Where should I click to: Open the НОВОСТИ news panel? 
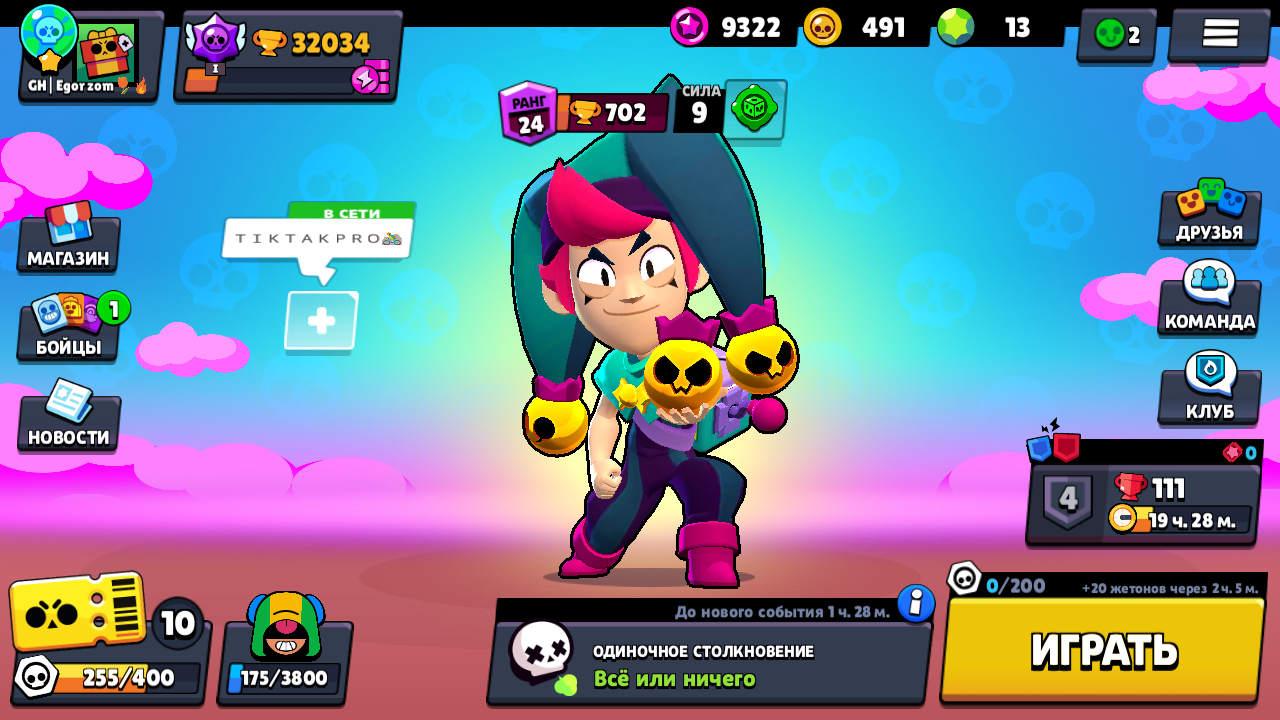click(x=68, y=418)
